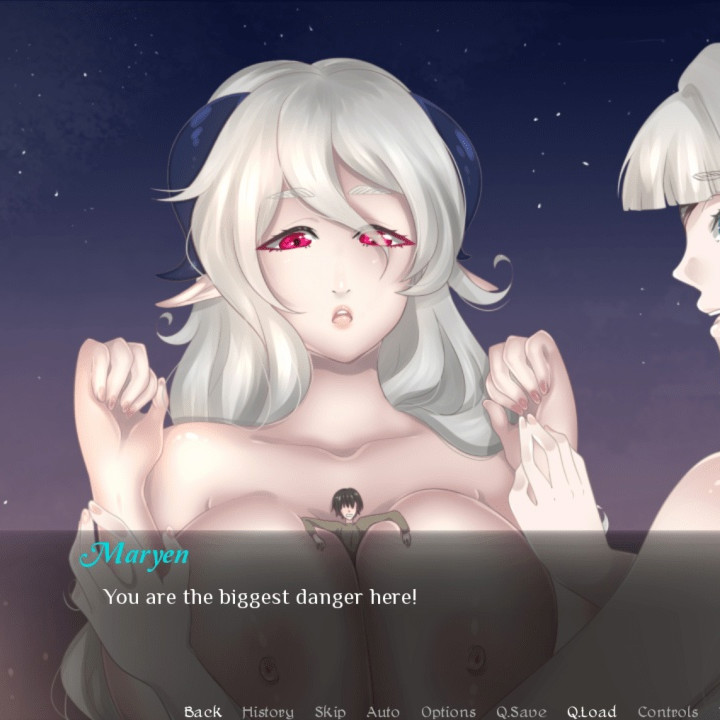Screen dimensions: 720x720
Task: Quick load with Q.Load
Action: click(592, 711)
